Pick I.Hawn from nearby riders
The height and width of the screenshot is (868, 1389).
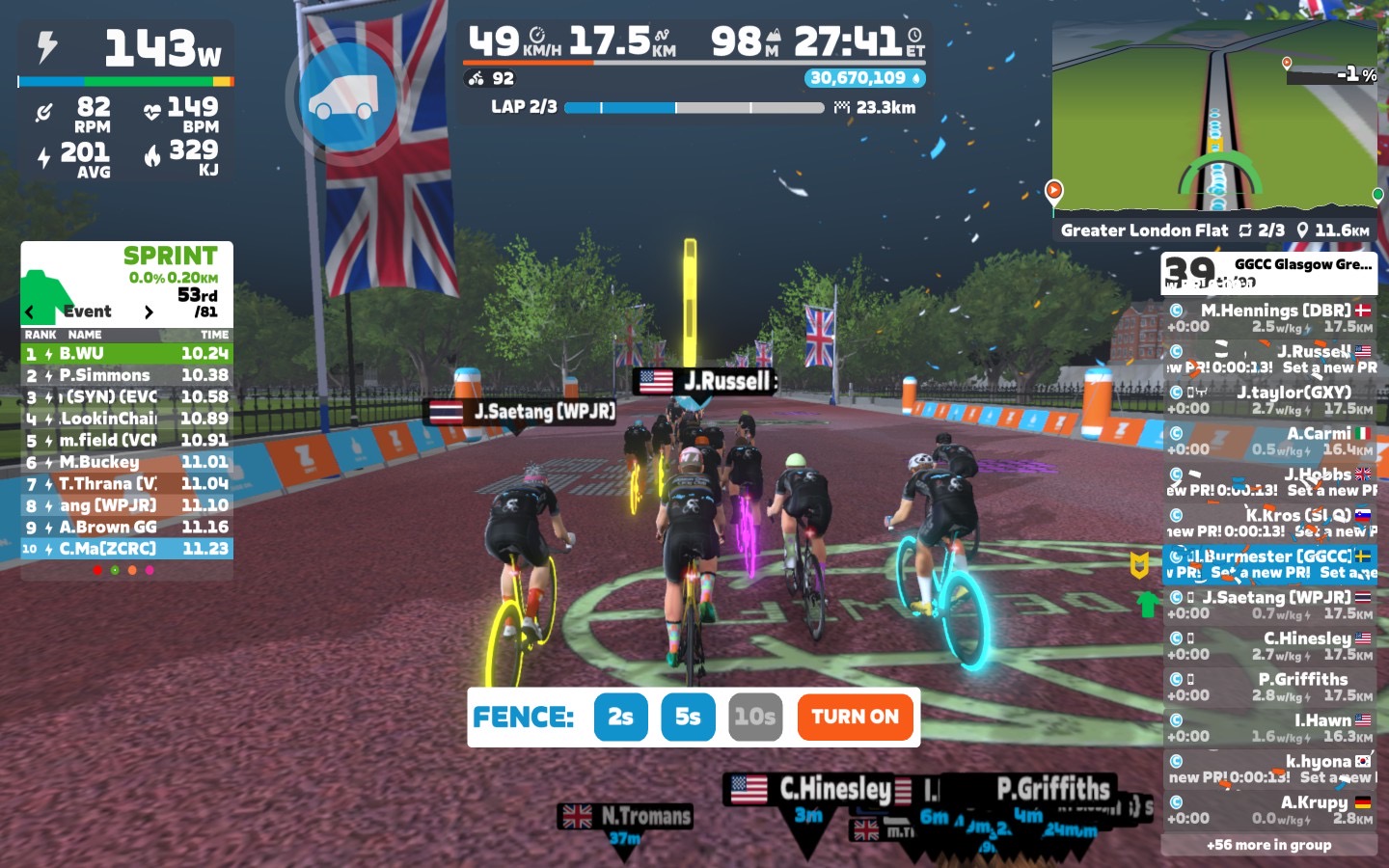[1268, 727]
